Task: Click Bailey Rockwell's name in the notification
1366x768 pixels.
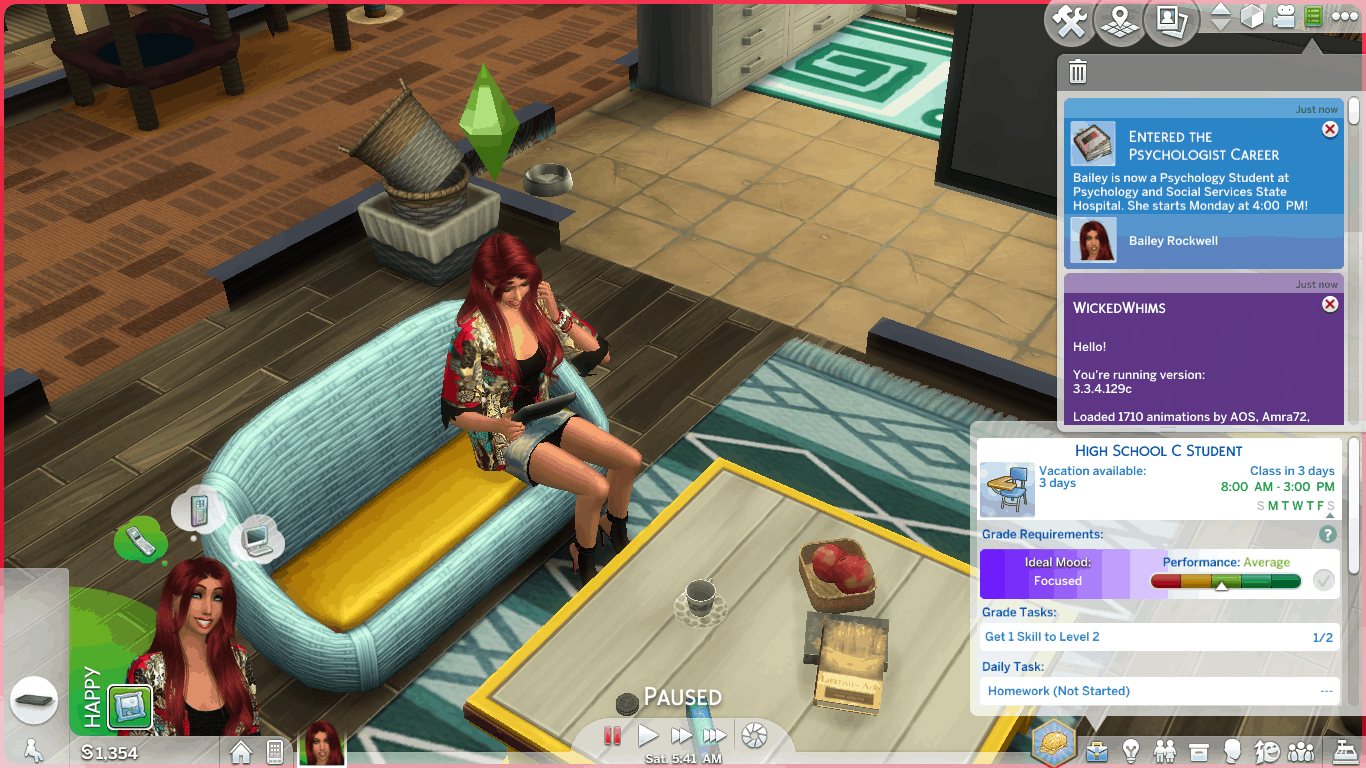Action: (x=1173, y=241)
